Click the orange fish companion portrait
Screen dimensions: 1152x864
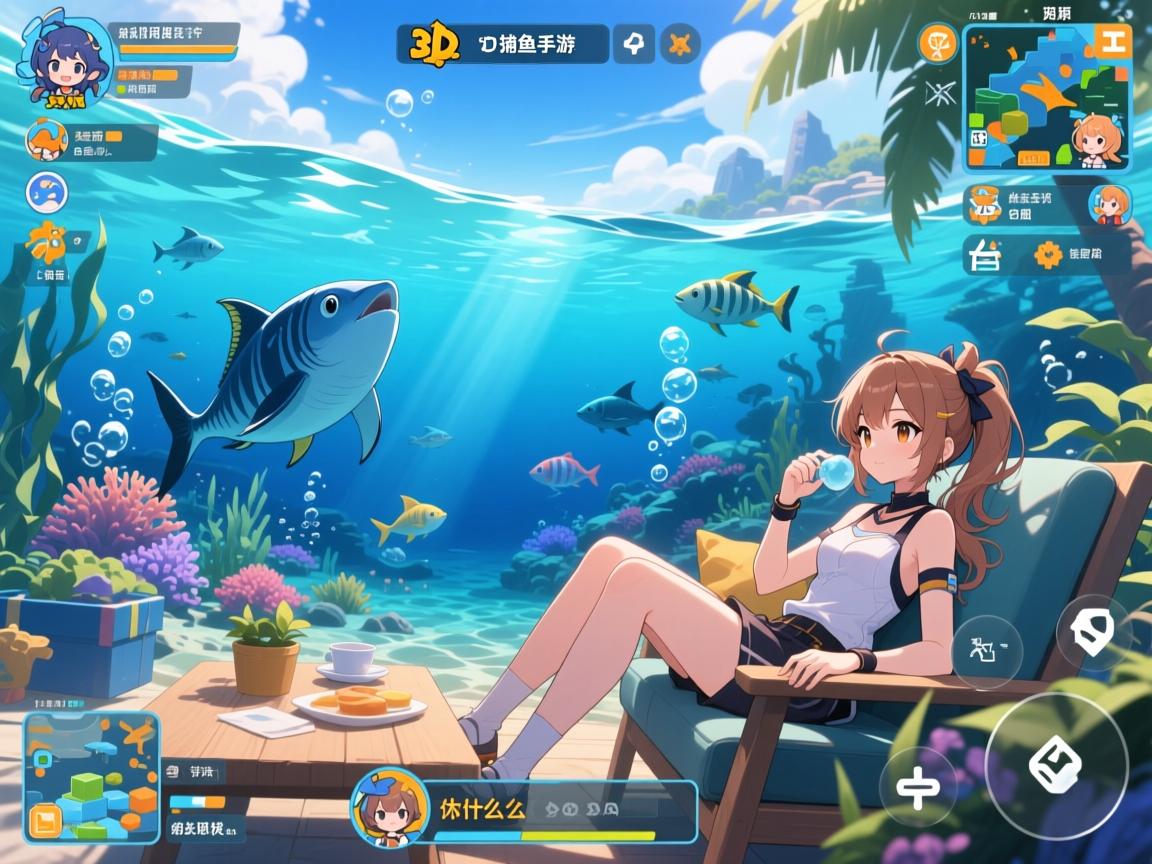click(46, 140)
